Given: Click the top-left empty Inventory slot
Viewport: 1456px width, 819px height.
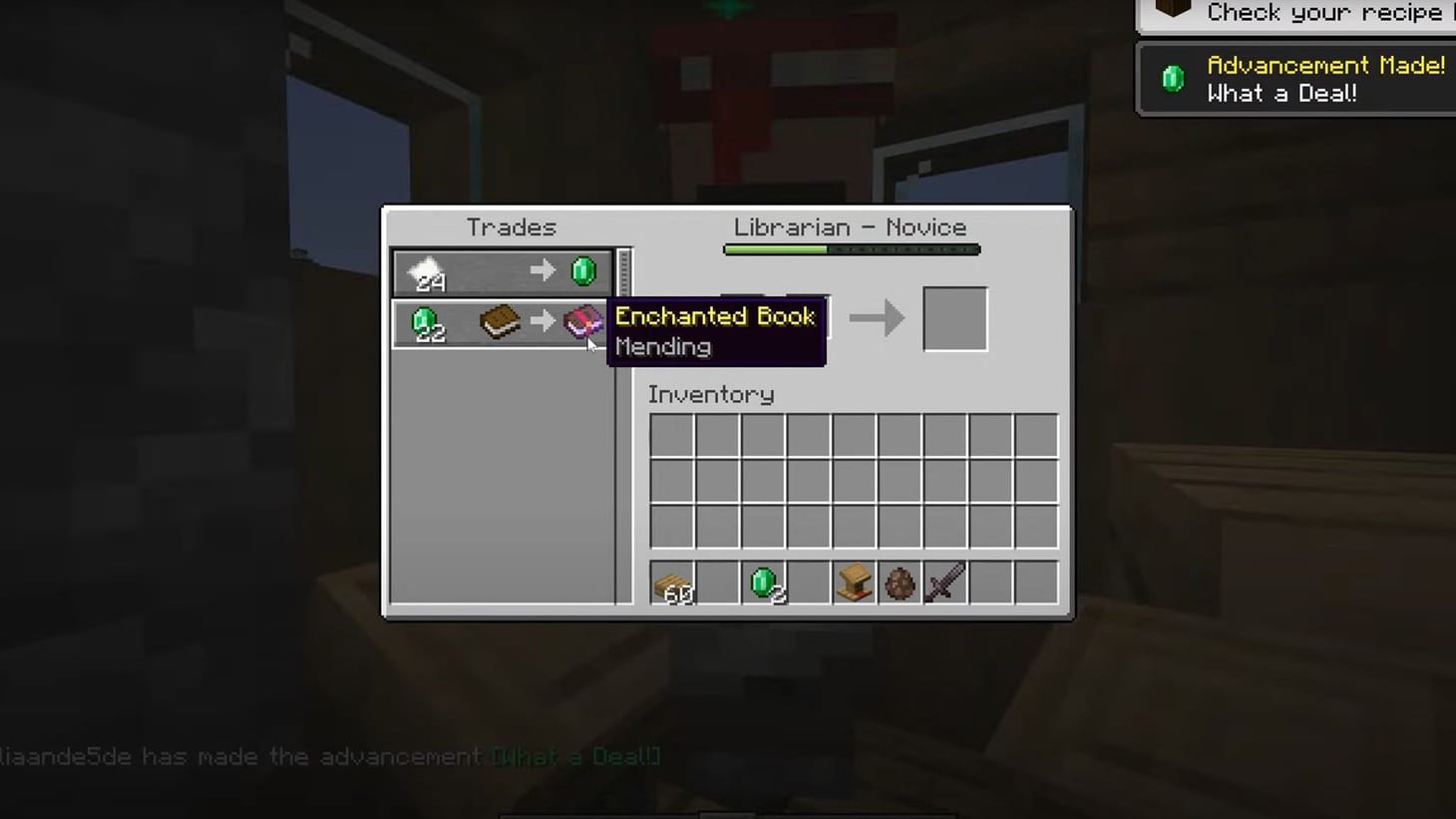Looking at the screenshot, I should point(672,433).
